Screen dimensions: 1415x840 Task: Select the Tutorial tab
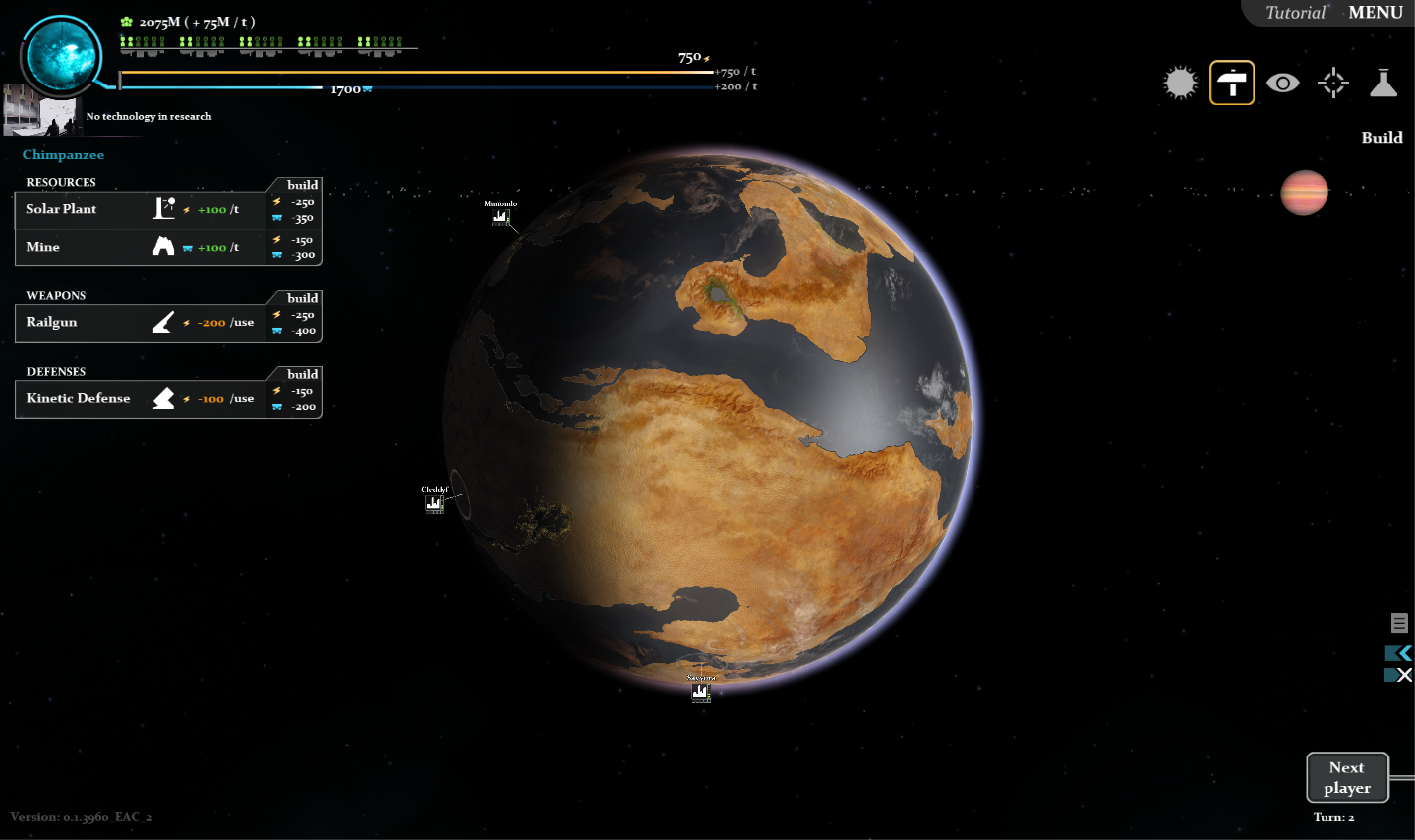[x=1293, y=12]
